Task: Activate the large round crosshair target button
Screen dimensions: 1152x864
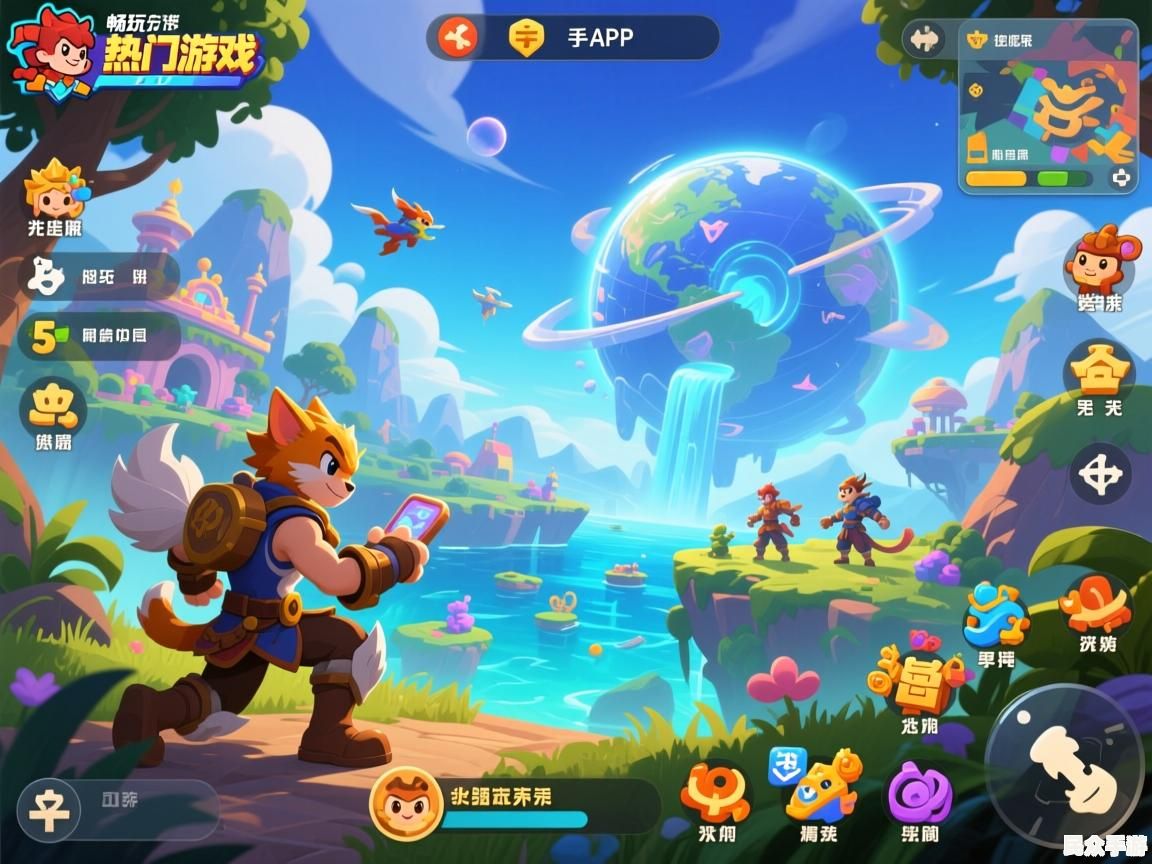Action: click(x=1100, y=474)
